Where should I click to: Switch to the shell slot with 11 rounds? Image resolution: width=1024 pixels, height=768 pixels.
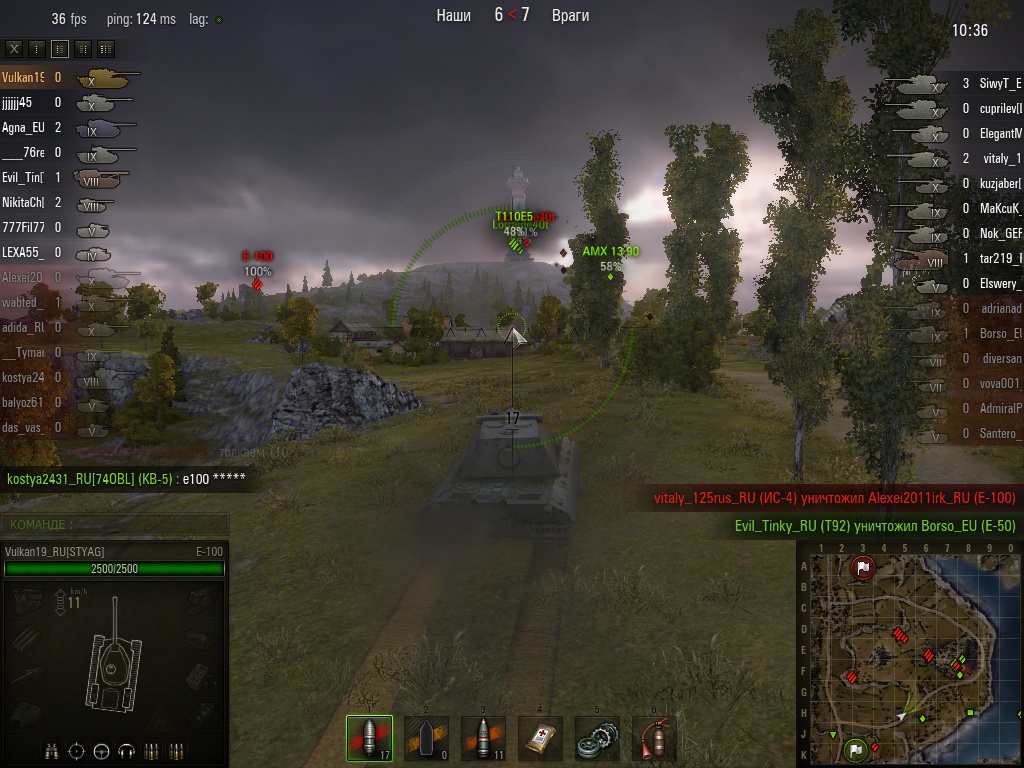point(483,739)
